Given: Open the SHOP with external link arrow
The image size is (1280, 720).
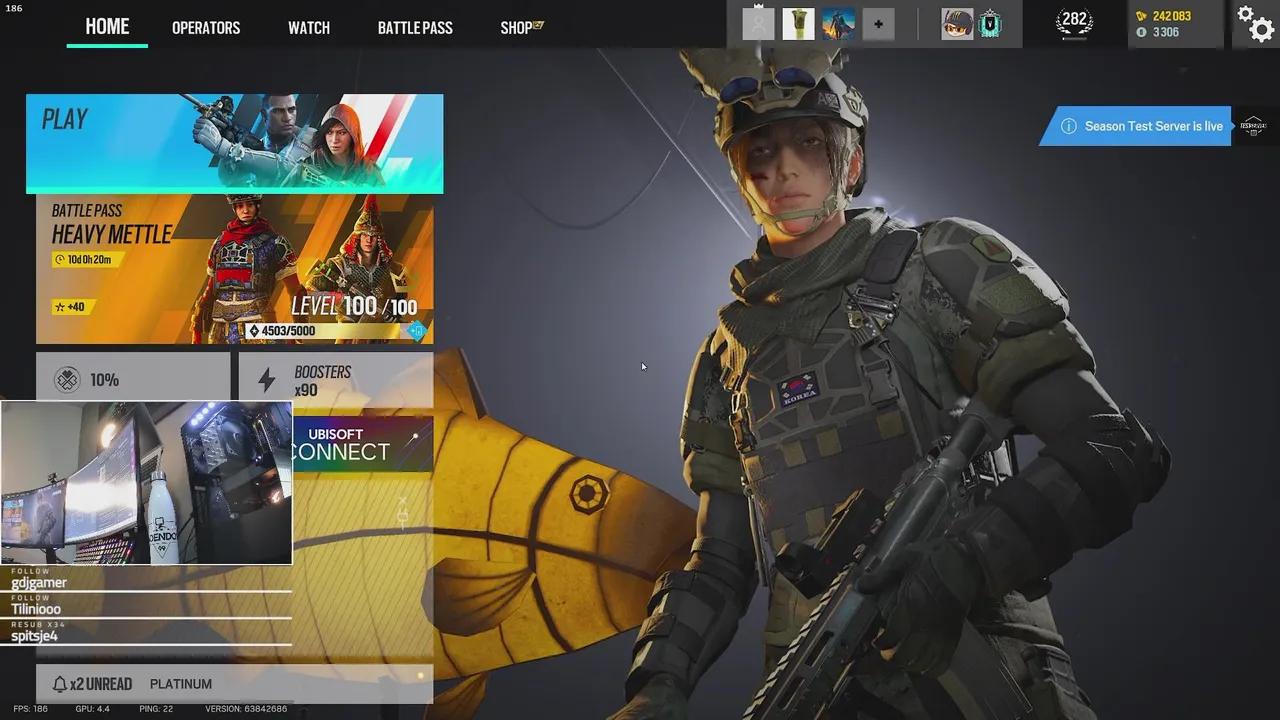Looking at the screenshot, I should tap(515, 27).
